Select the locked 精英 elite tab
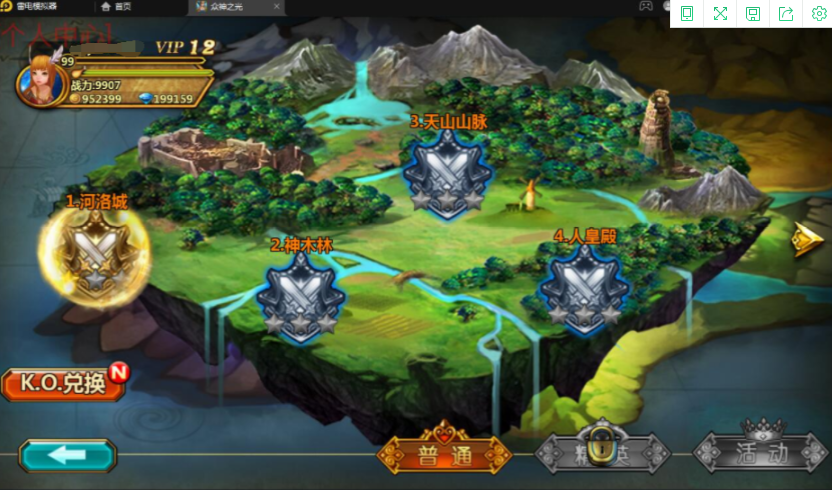The height and width of the screenshot is (490, 832). (600, 453)
